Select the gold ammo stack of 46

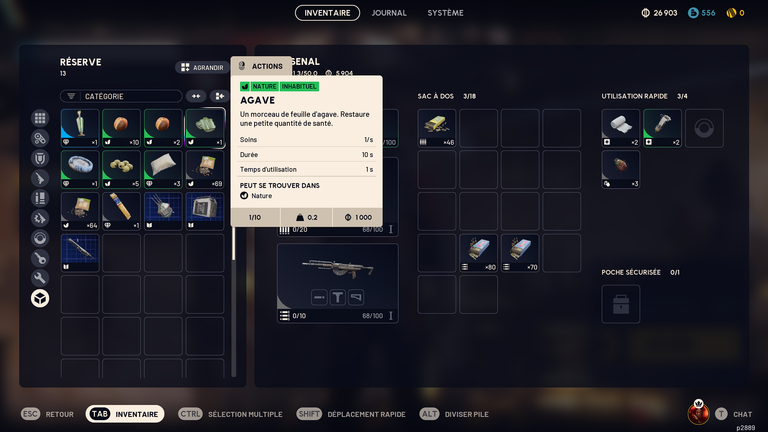pos(437,128)
